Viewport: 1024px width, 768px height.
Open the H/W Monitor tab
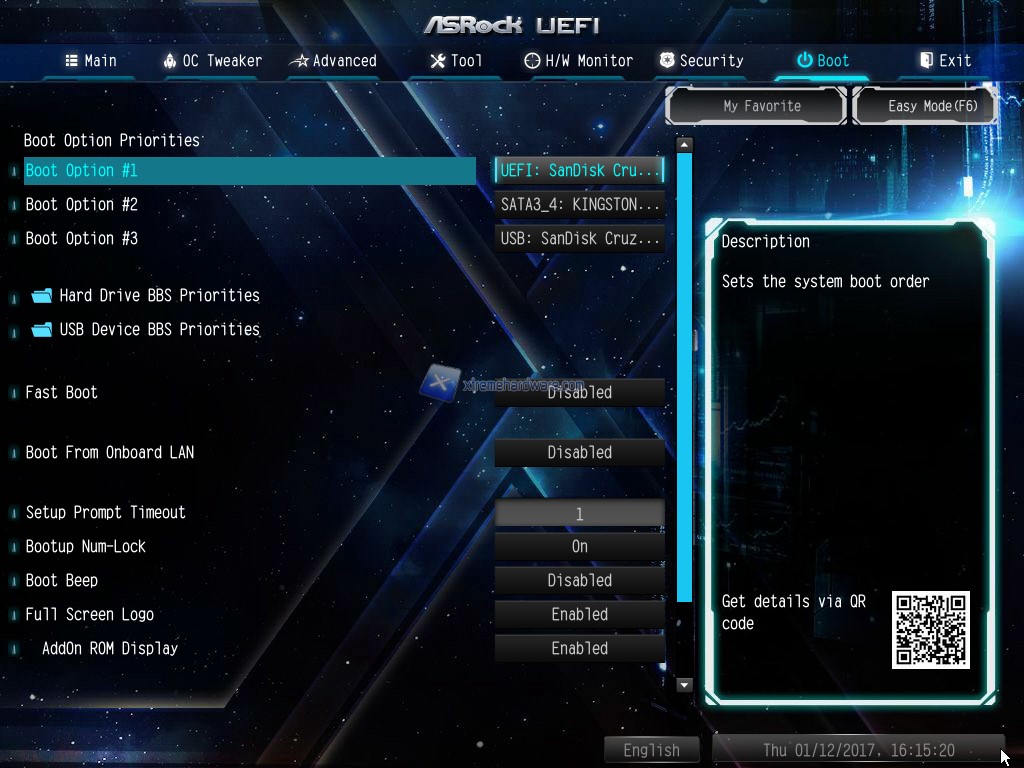click(x=579, y=61)
